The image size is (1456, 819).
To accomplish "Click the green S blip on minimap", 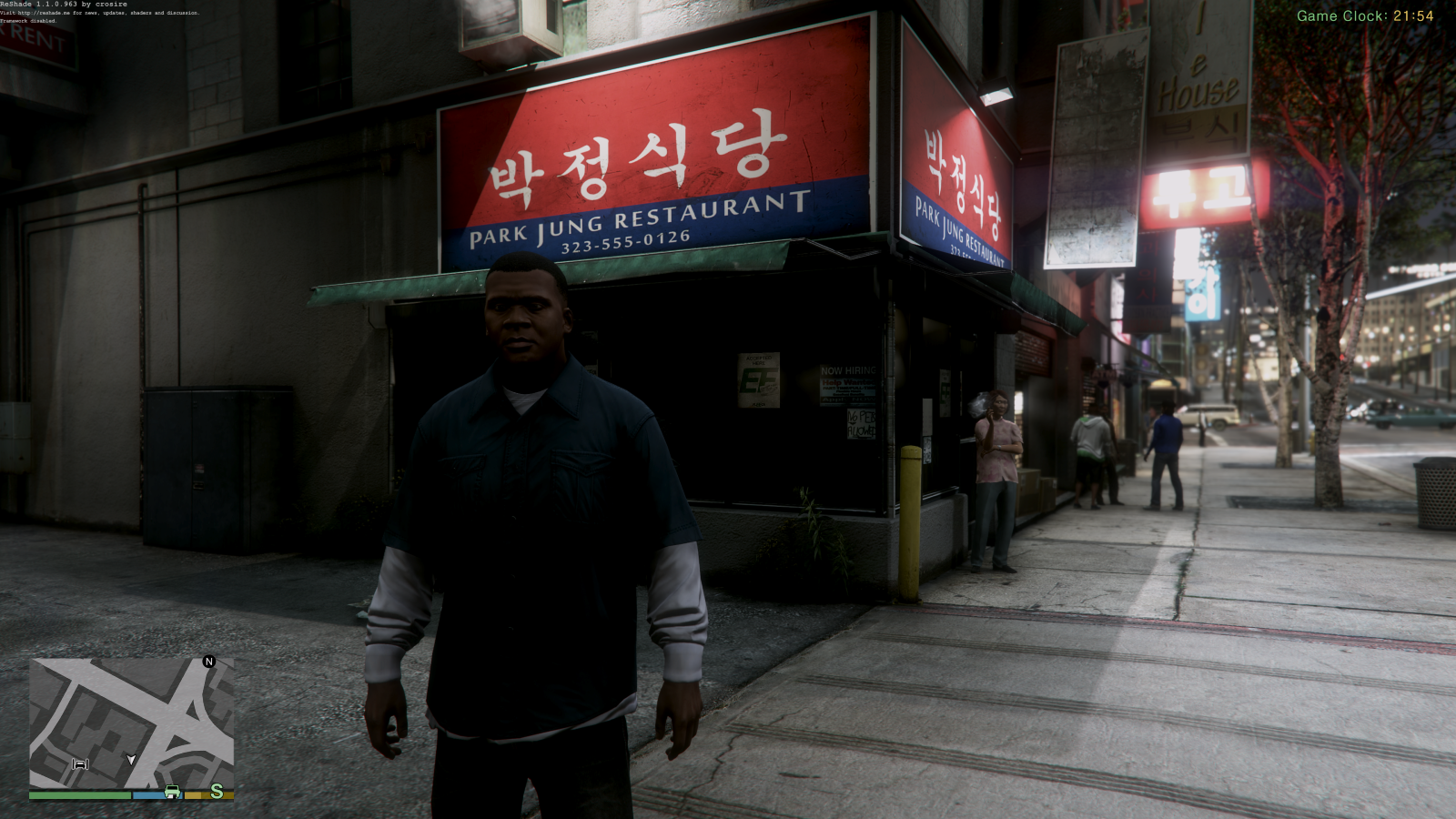I will tap(217, 792).
